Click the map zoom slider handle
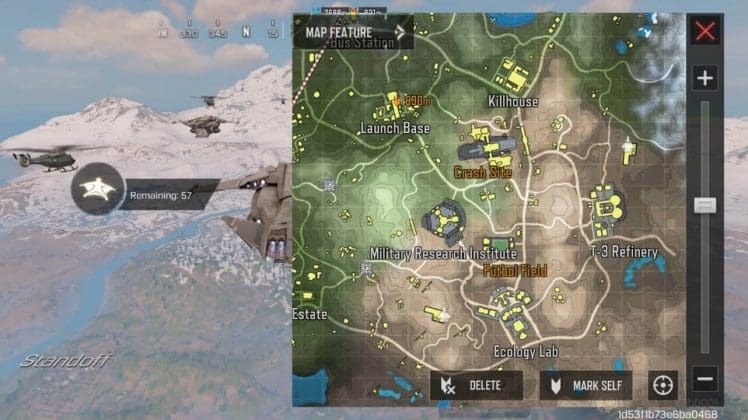Viewport: 748px width, 420px height. click(x=705, y=205)
